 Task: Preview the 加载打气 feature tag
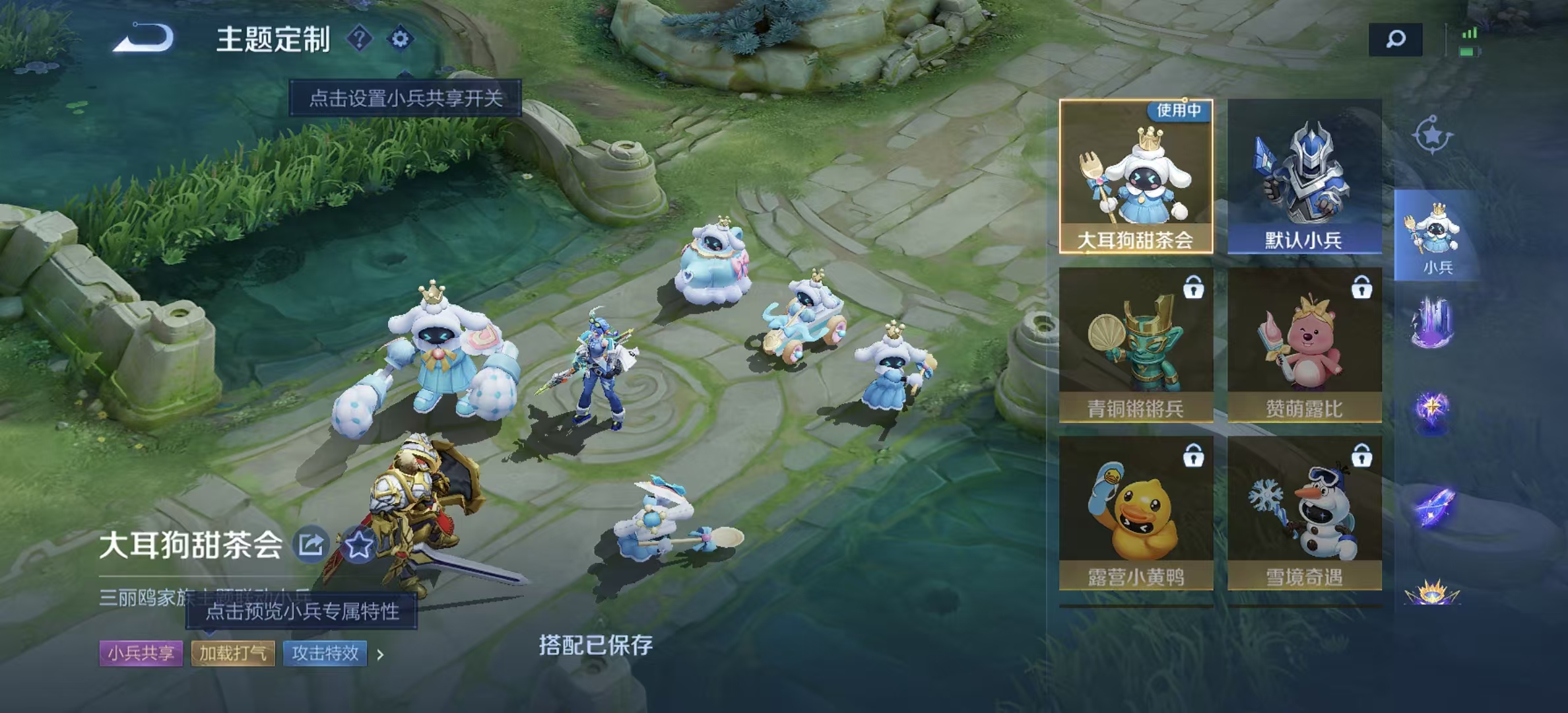(x=233, y=654)
